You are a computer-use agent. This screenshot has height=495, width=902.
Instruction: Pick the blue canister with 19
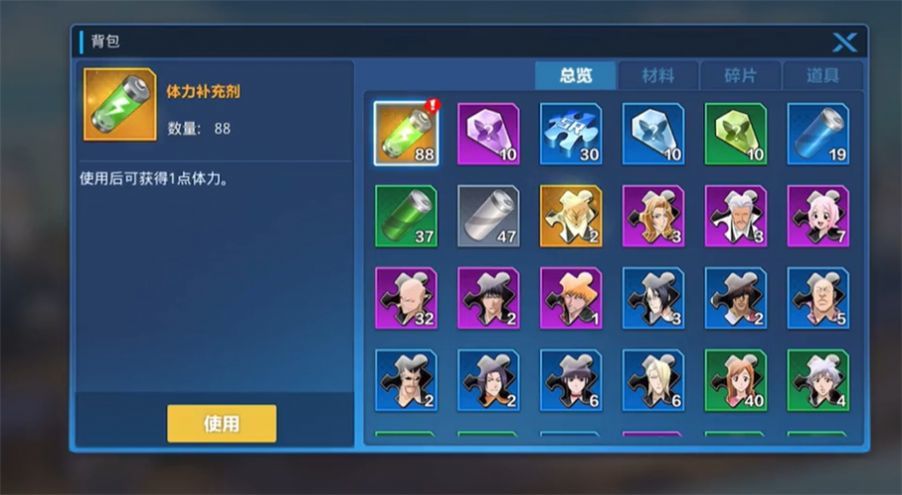(x=817, y=133)
